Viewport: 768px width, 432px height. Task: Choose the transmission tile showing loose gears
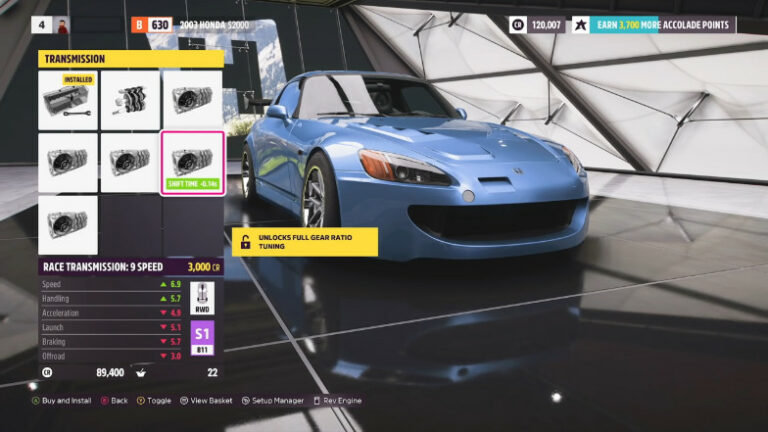click(130, 100)
